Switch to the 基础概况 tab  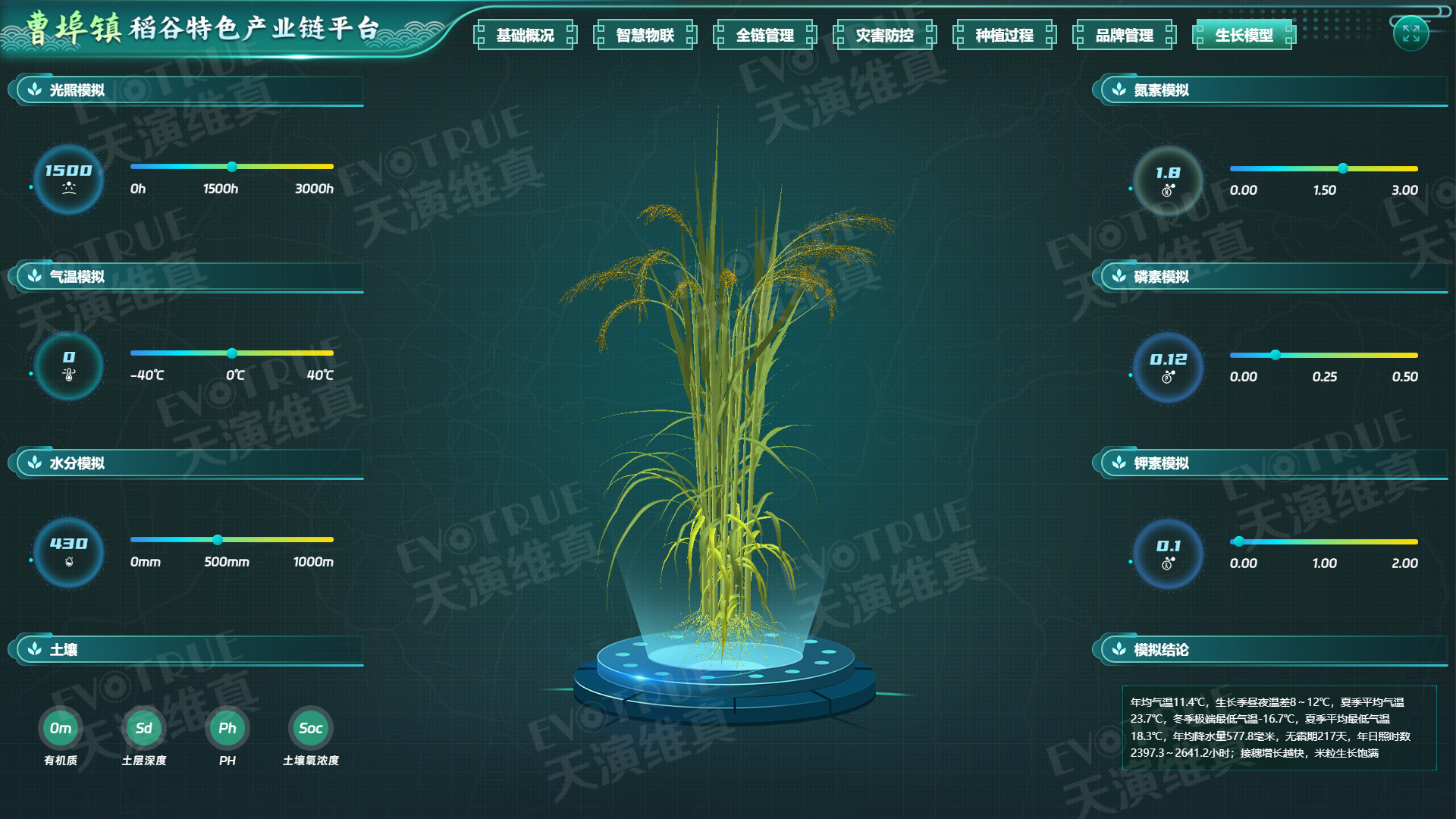pyautogui.click(x=526, y=34)
